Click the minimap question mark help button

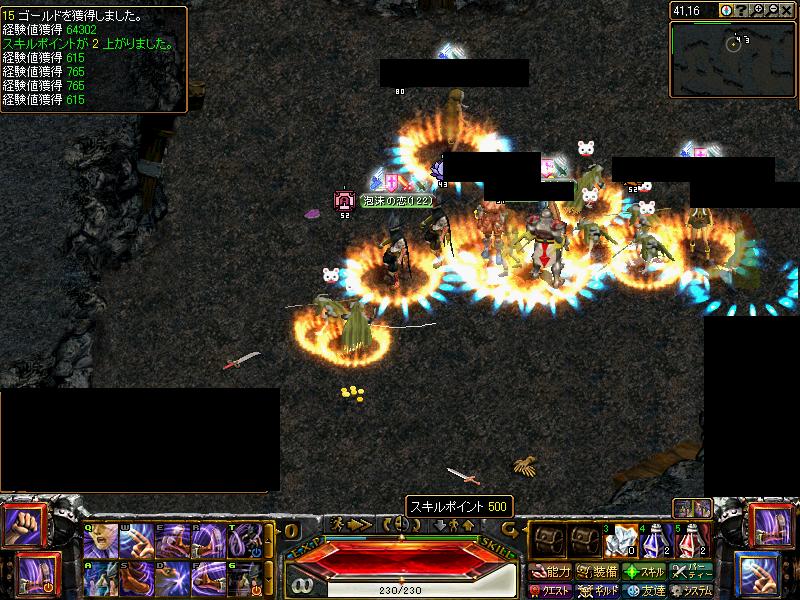click(740, 10)
